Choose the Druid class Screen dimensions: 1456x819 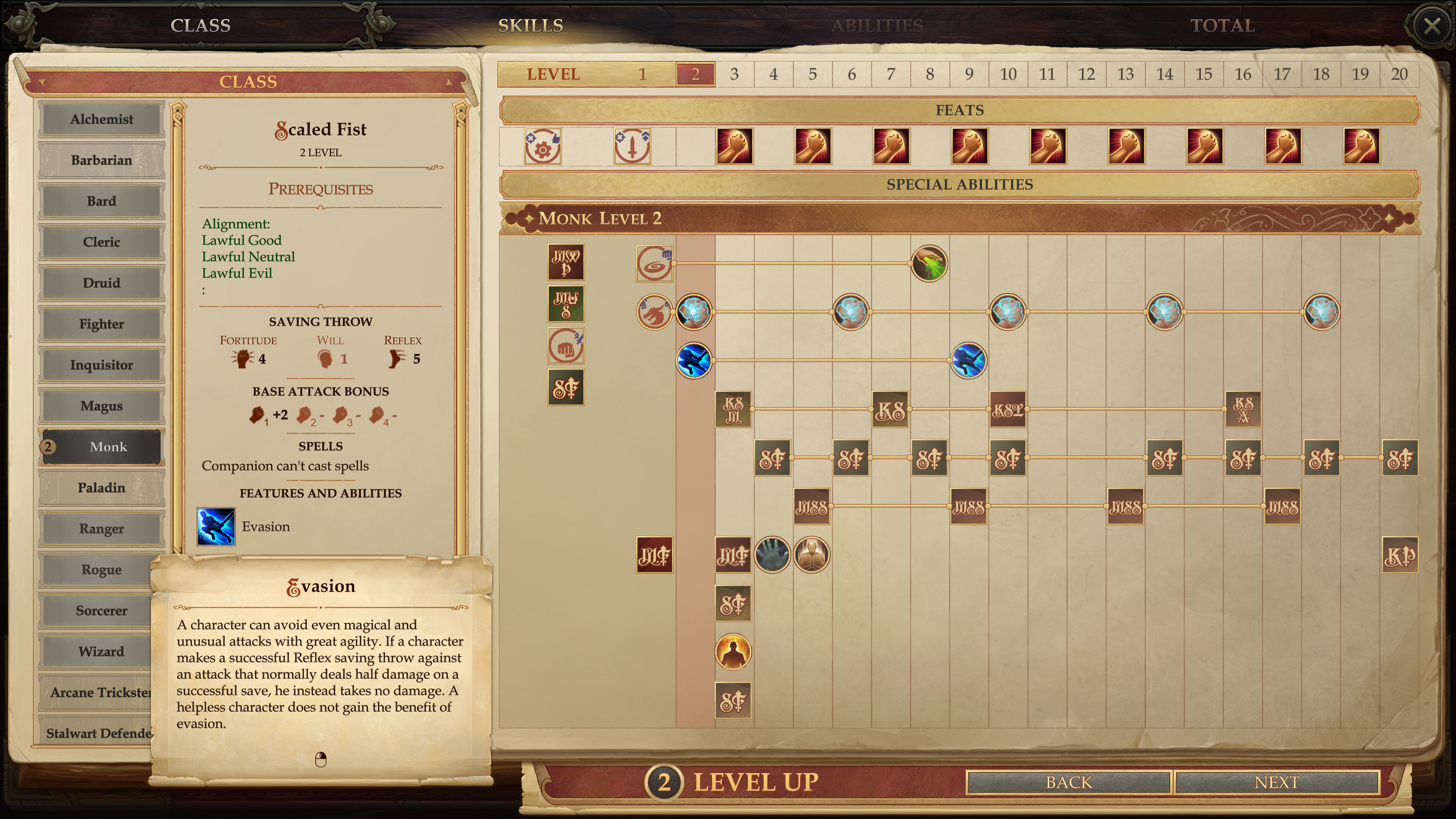102,282
